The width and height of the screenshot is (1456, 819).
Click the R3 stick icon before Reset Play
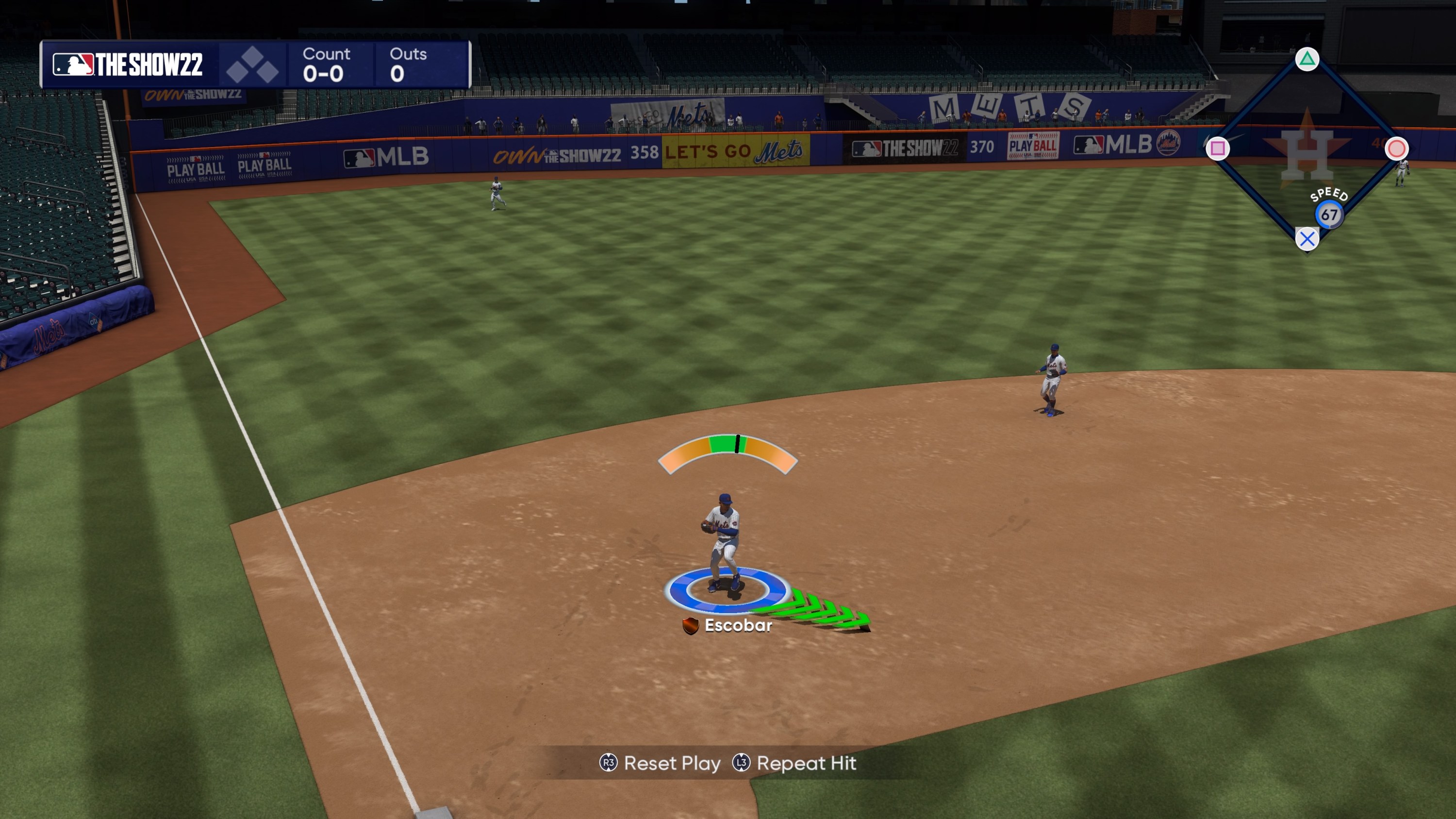[608, 764]
